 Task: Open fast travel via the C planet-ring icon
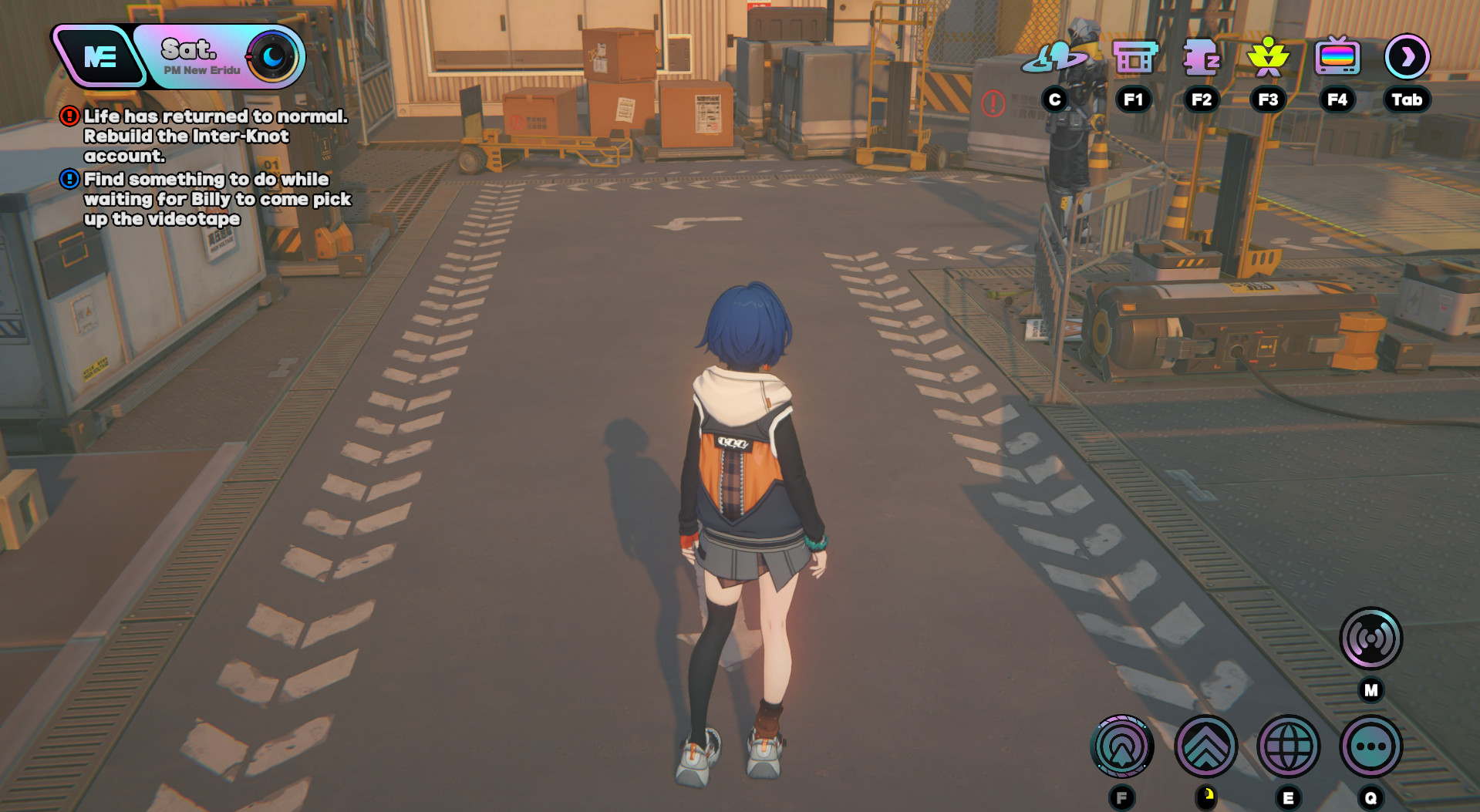pos(1054,54)
